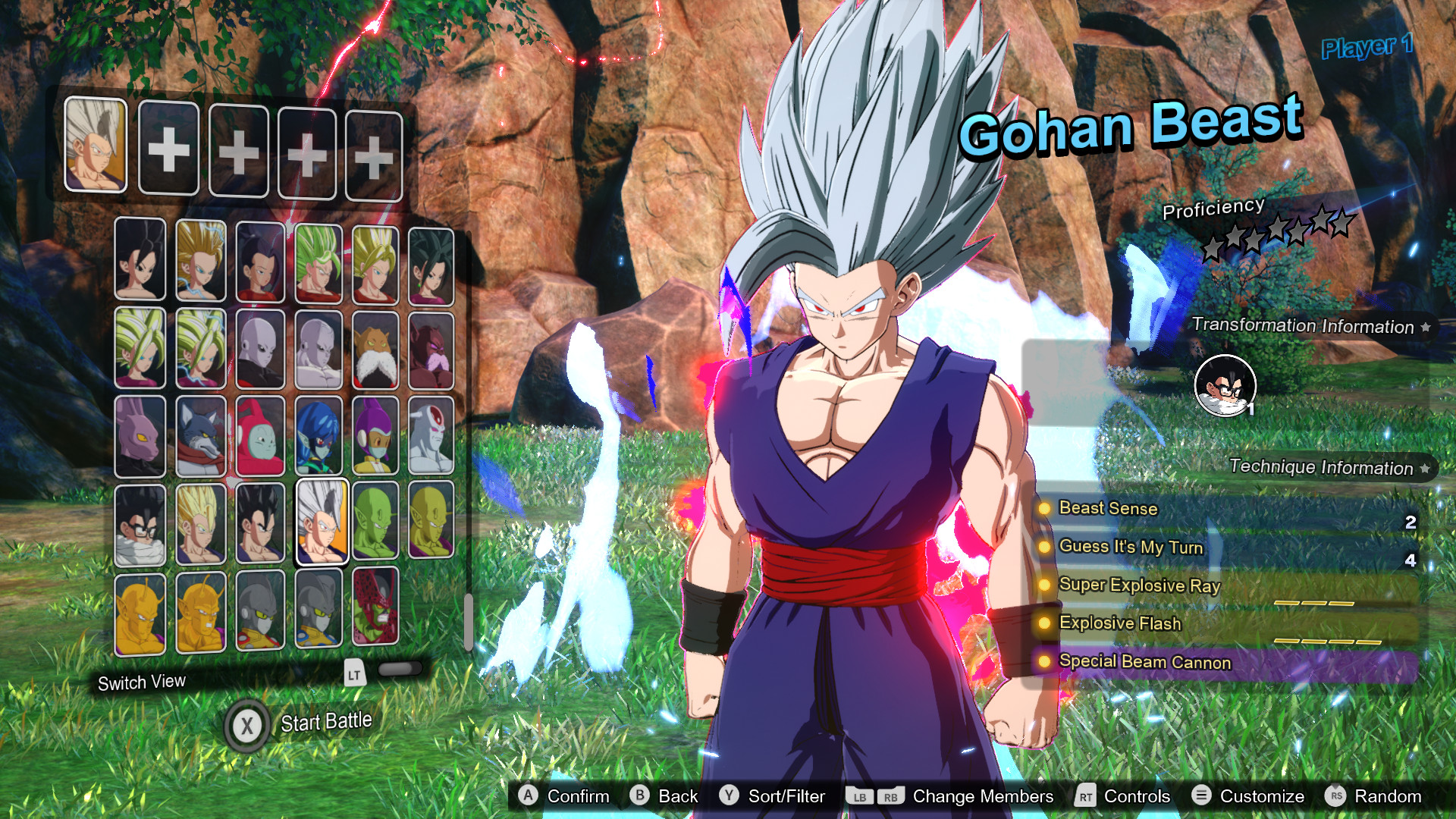Screen dimensions: 1456x819
Task: Select the Beast Sense technique row
Action: coord(1225,509)
